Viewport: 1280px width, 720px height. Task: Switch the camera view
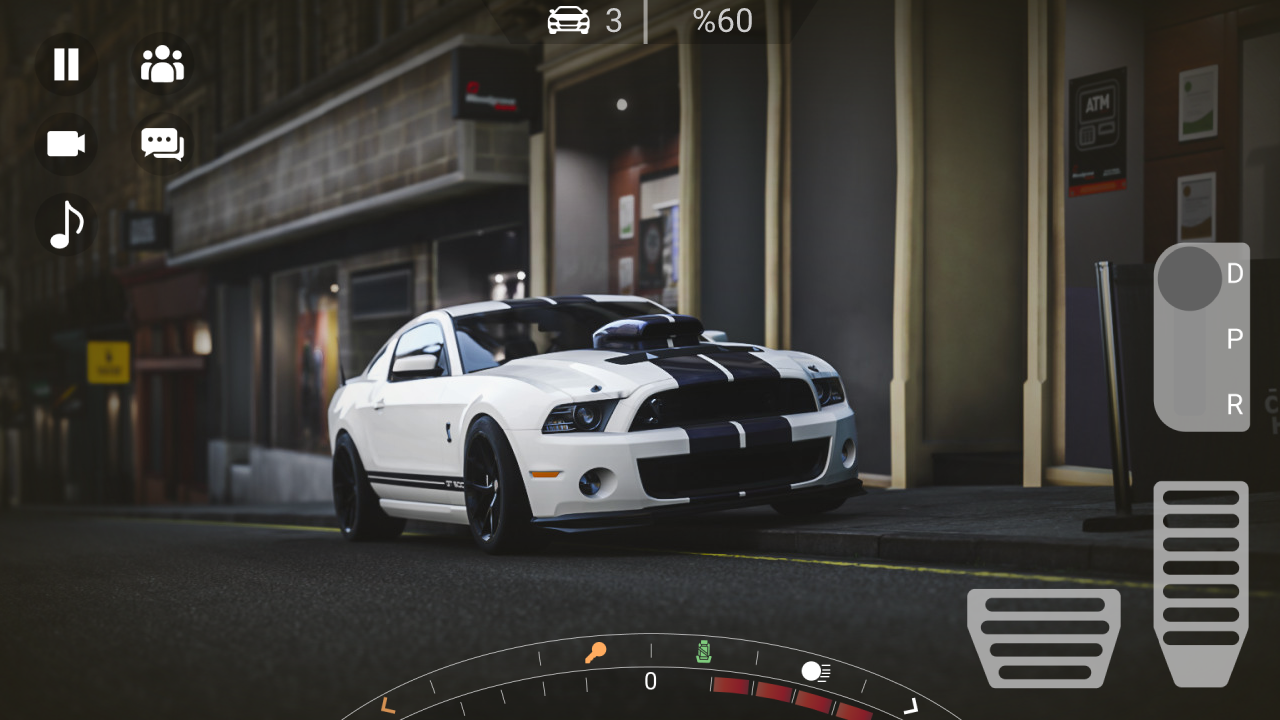point(66,144)
